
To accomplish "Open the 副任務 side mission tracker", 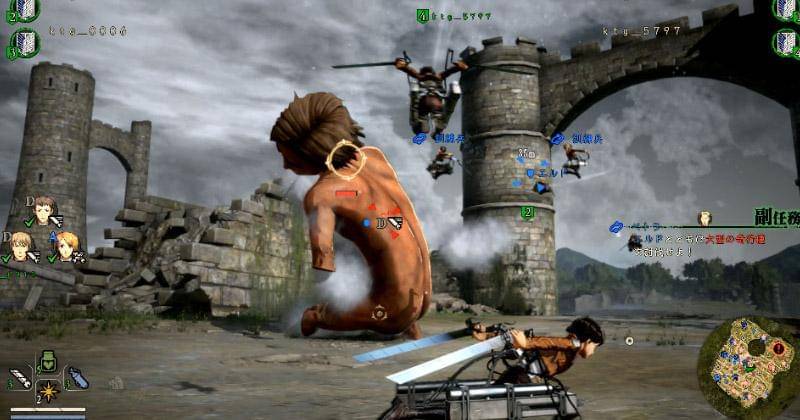I will pos(776,217).
